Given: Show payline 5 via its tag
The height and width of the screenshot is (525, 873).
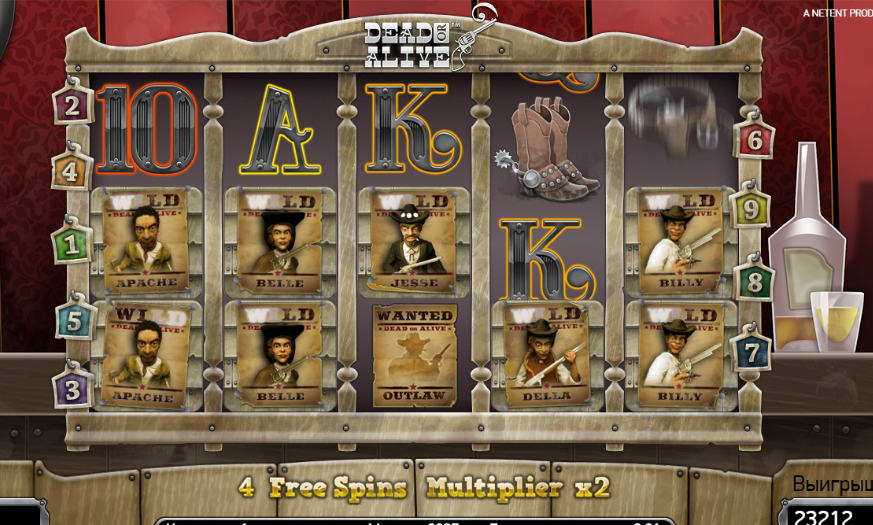Looking at the screenshot, I should [74, 321].
